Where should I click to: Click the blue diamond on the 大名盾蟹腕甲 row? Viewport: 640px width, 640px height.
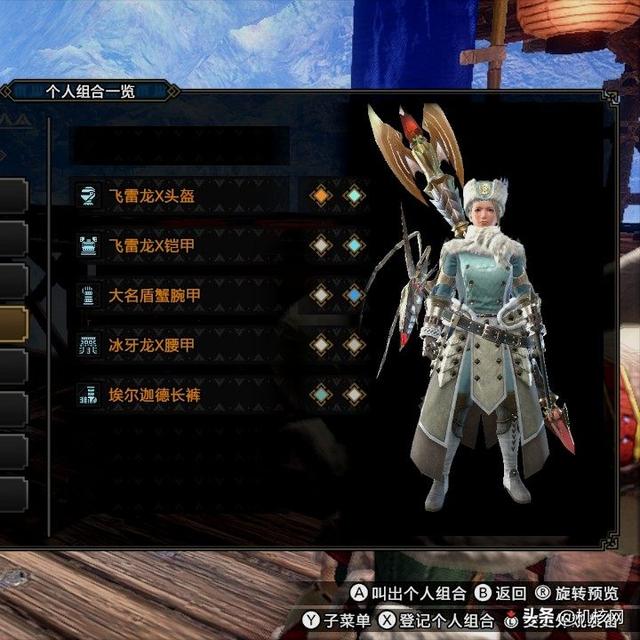click(x=354, y=295)
